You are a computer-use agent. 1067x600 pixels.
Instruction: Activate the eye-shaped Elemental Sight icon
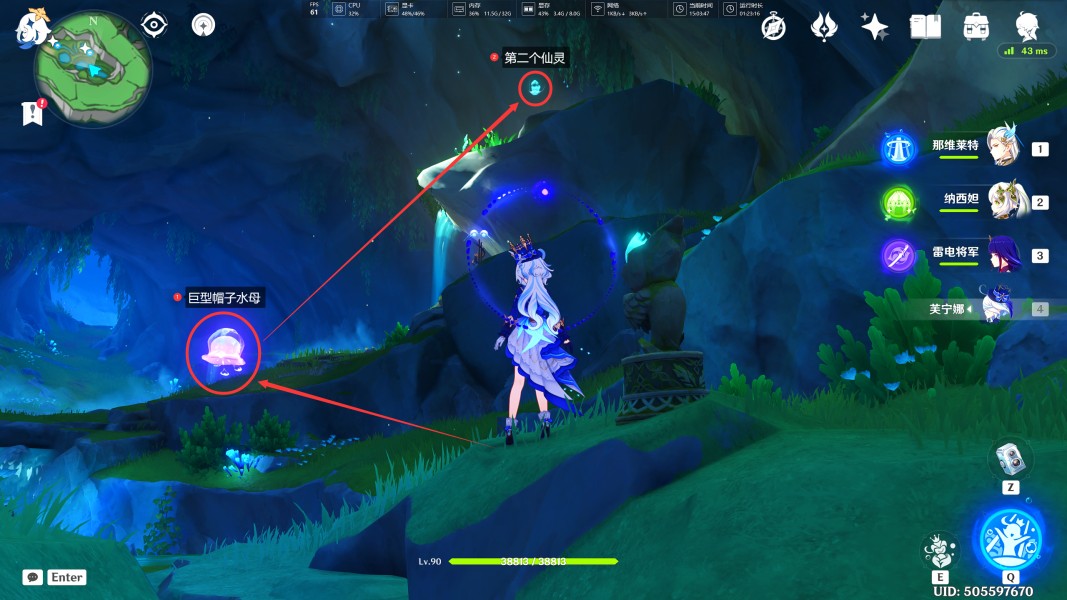point(153,25)
